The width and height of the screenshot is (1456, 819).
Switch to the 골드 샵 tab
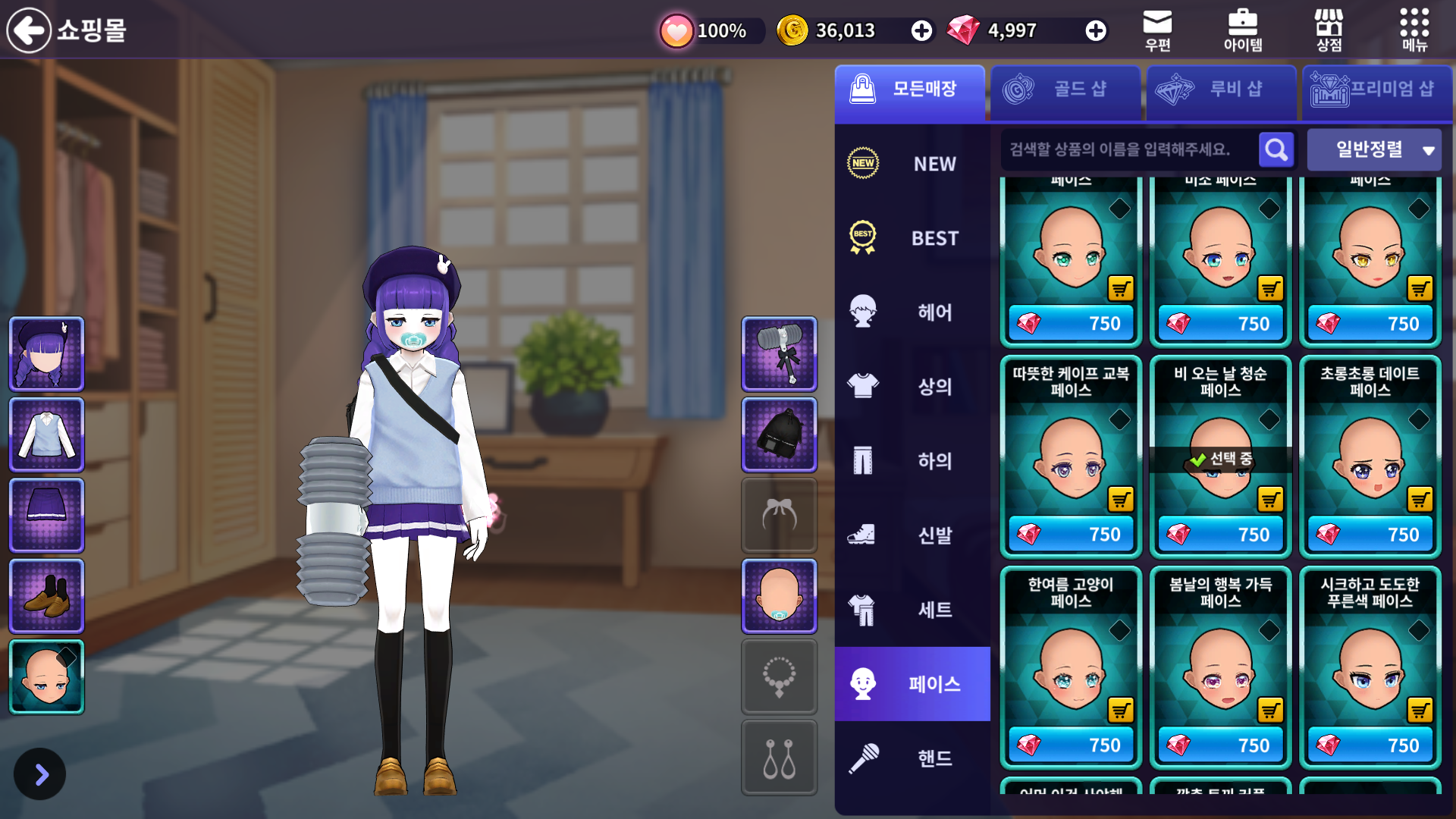(1065, 91)
